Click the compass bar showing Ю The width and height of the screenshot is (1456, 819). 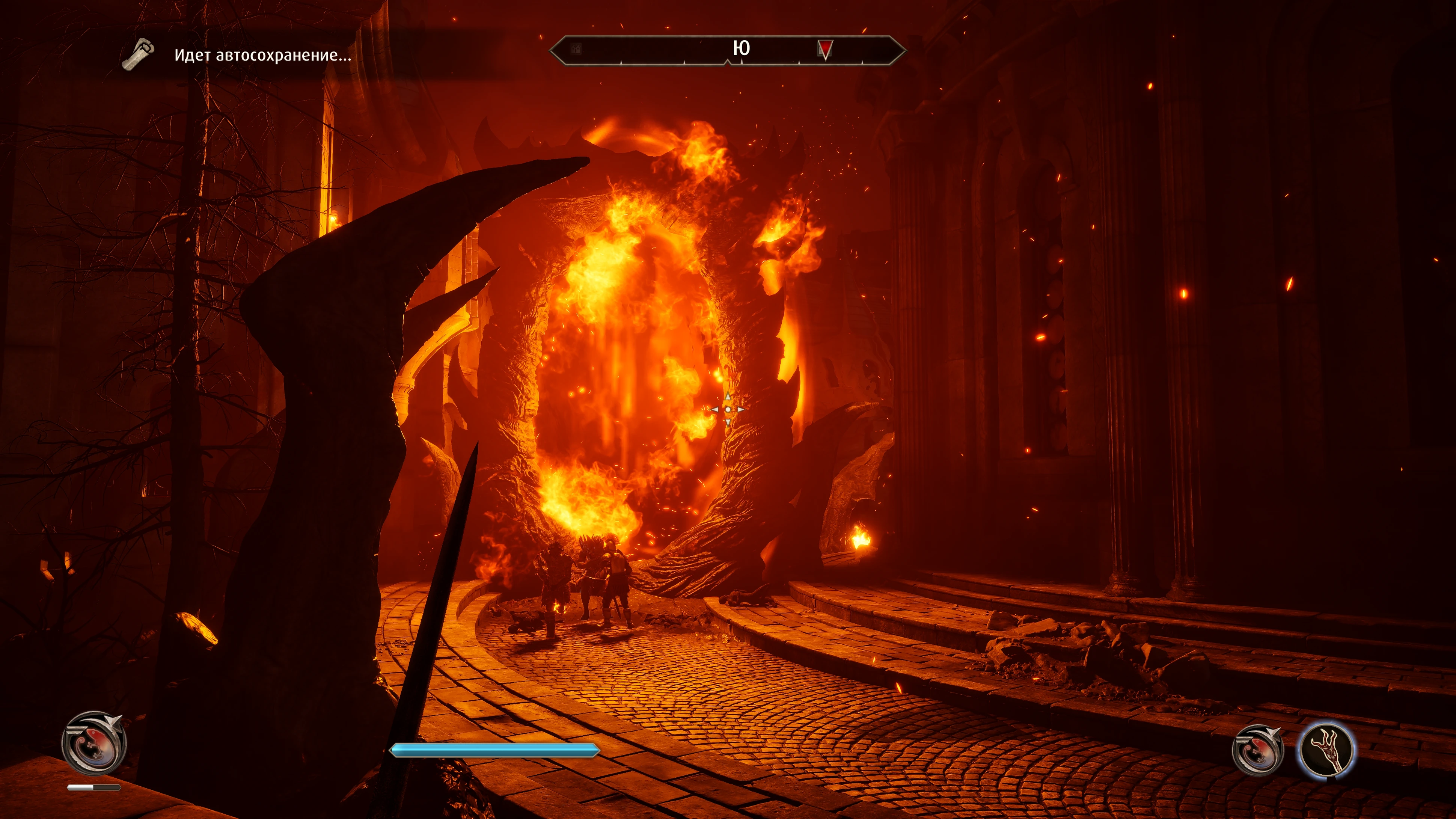(727, 50)
